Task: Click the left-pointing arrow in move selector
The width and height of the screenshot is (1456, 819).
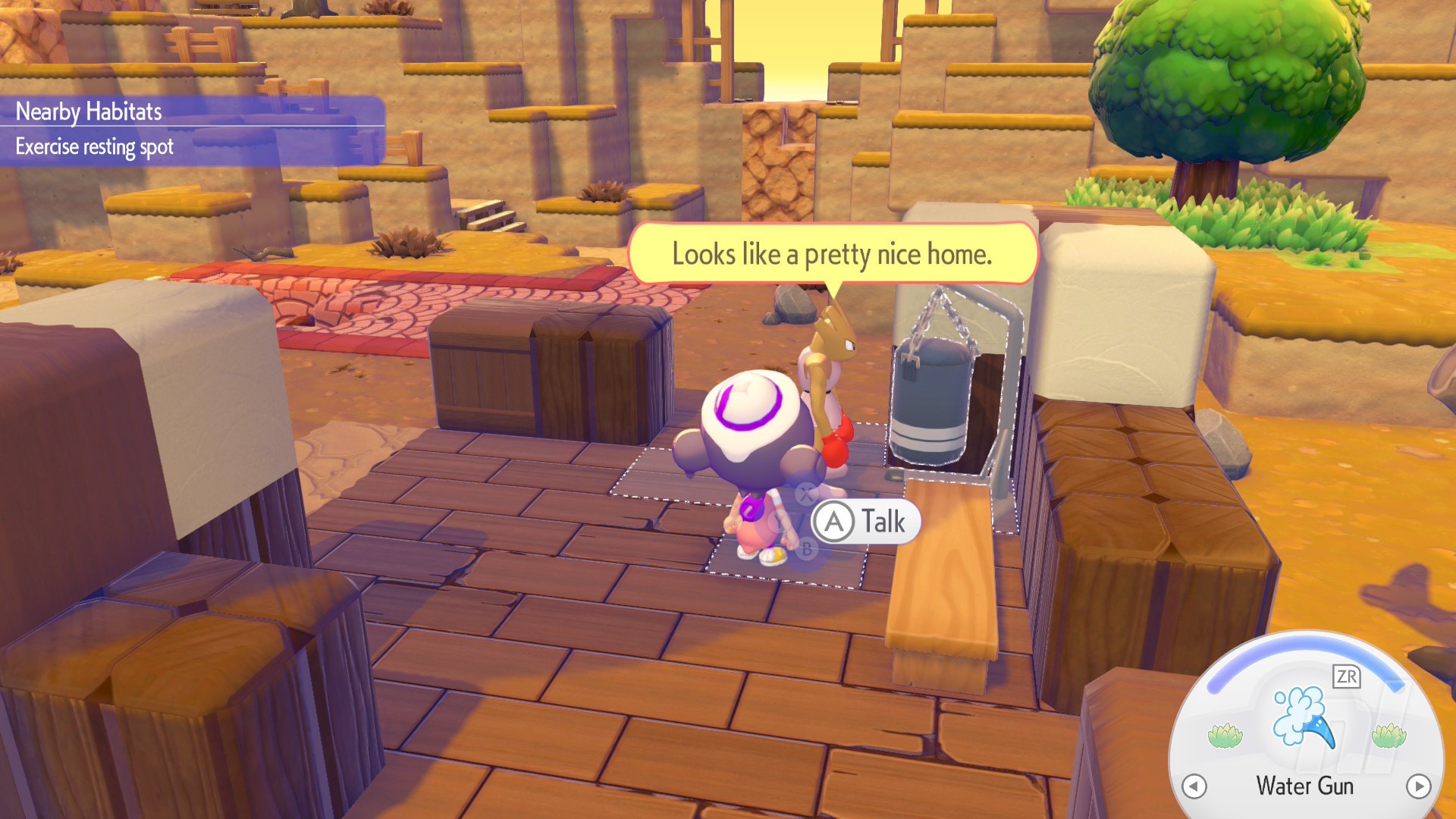Action: click(1194, 786)
